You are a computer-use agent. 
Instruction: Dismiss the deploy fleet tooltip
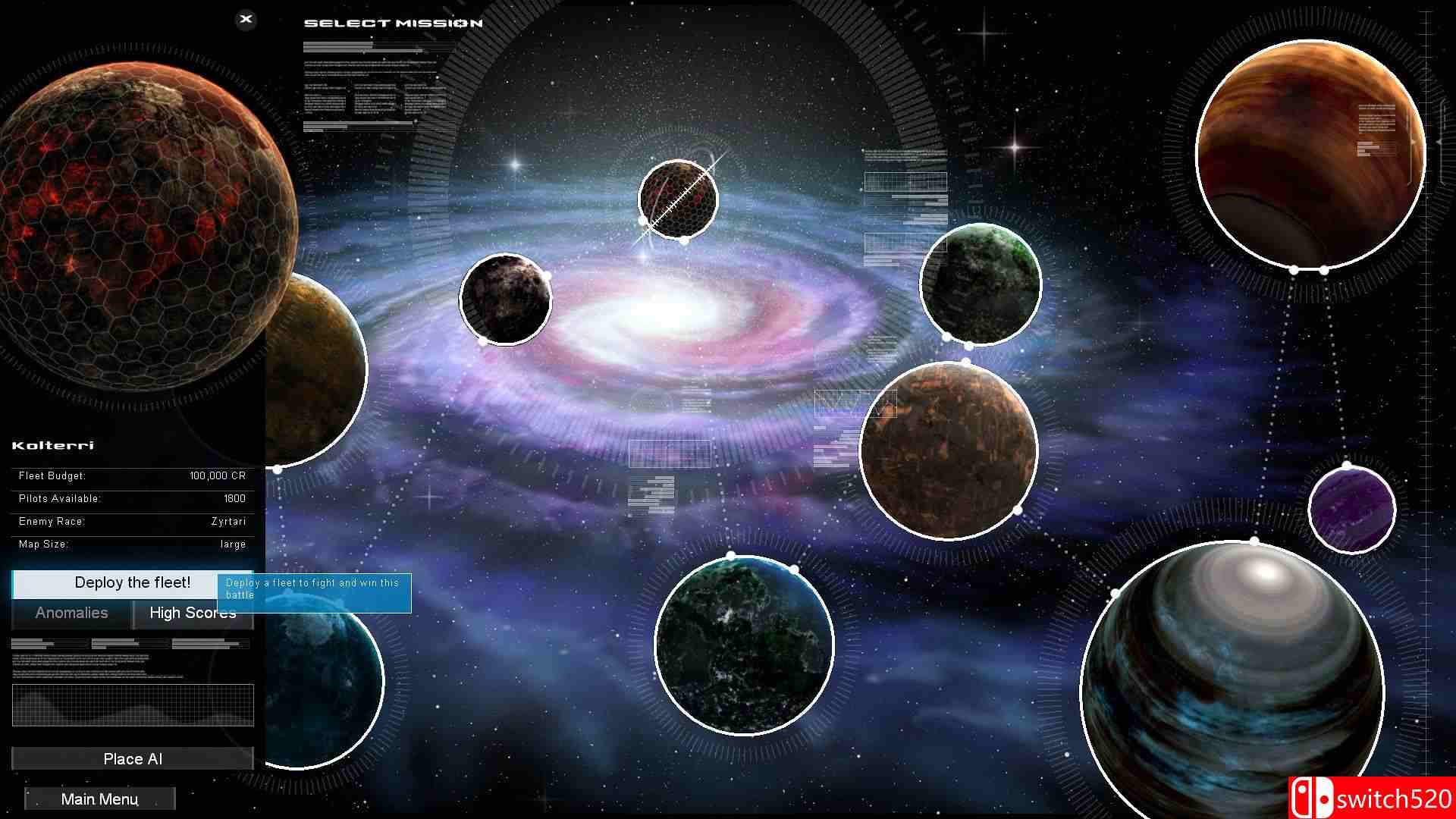(x=315, y=592)
